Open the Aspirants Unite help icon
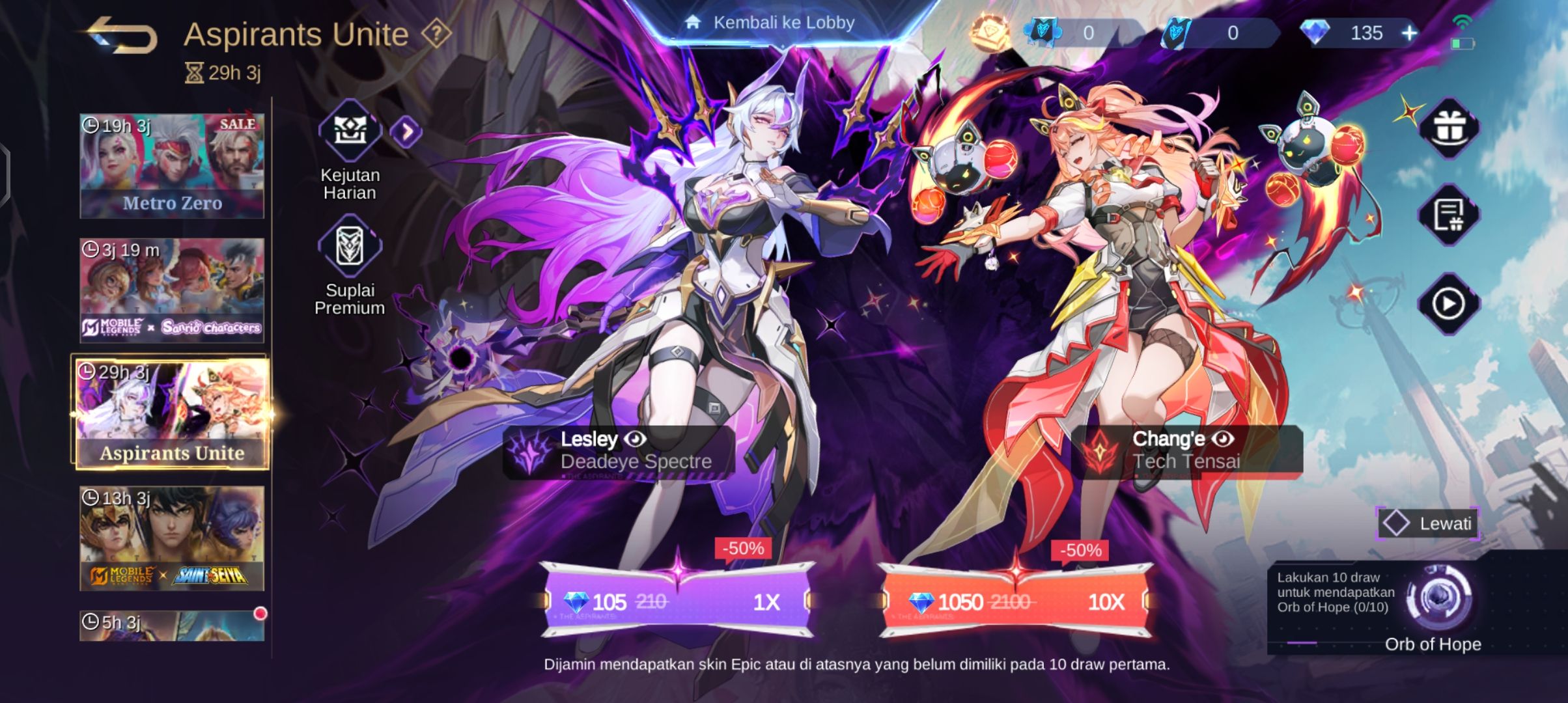Screen dimensions: 1568x703 point(436,33)
